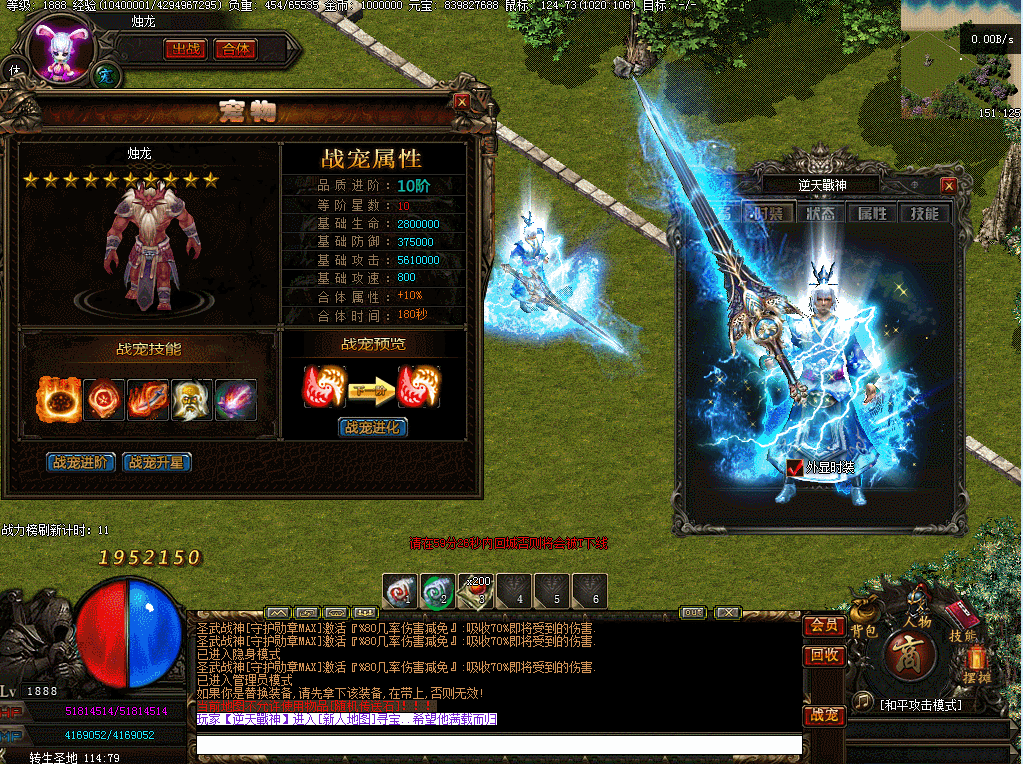Screen dimensions: 1023x764
Task: Open the 战宠 battle pet button
Action: click(823, 716)
